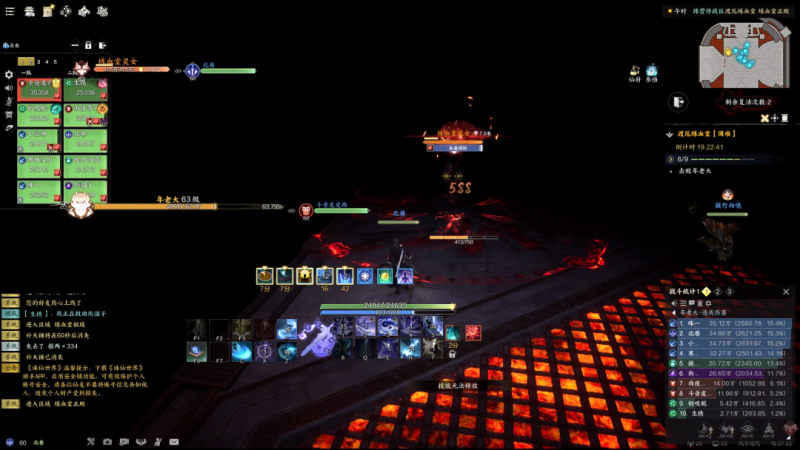Toggle the raid frame lock

[89, 46]
